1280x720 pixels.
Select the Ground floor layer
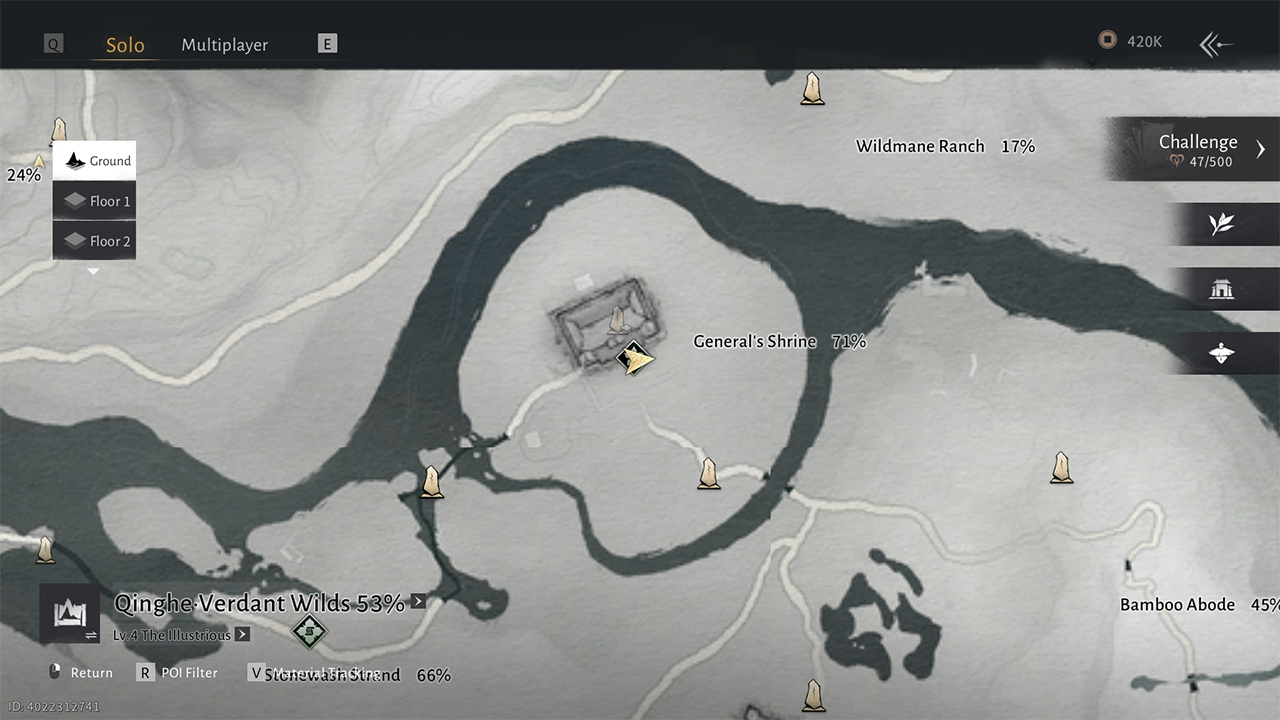(x=96, y=161)
